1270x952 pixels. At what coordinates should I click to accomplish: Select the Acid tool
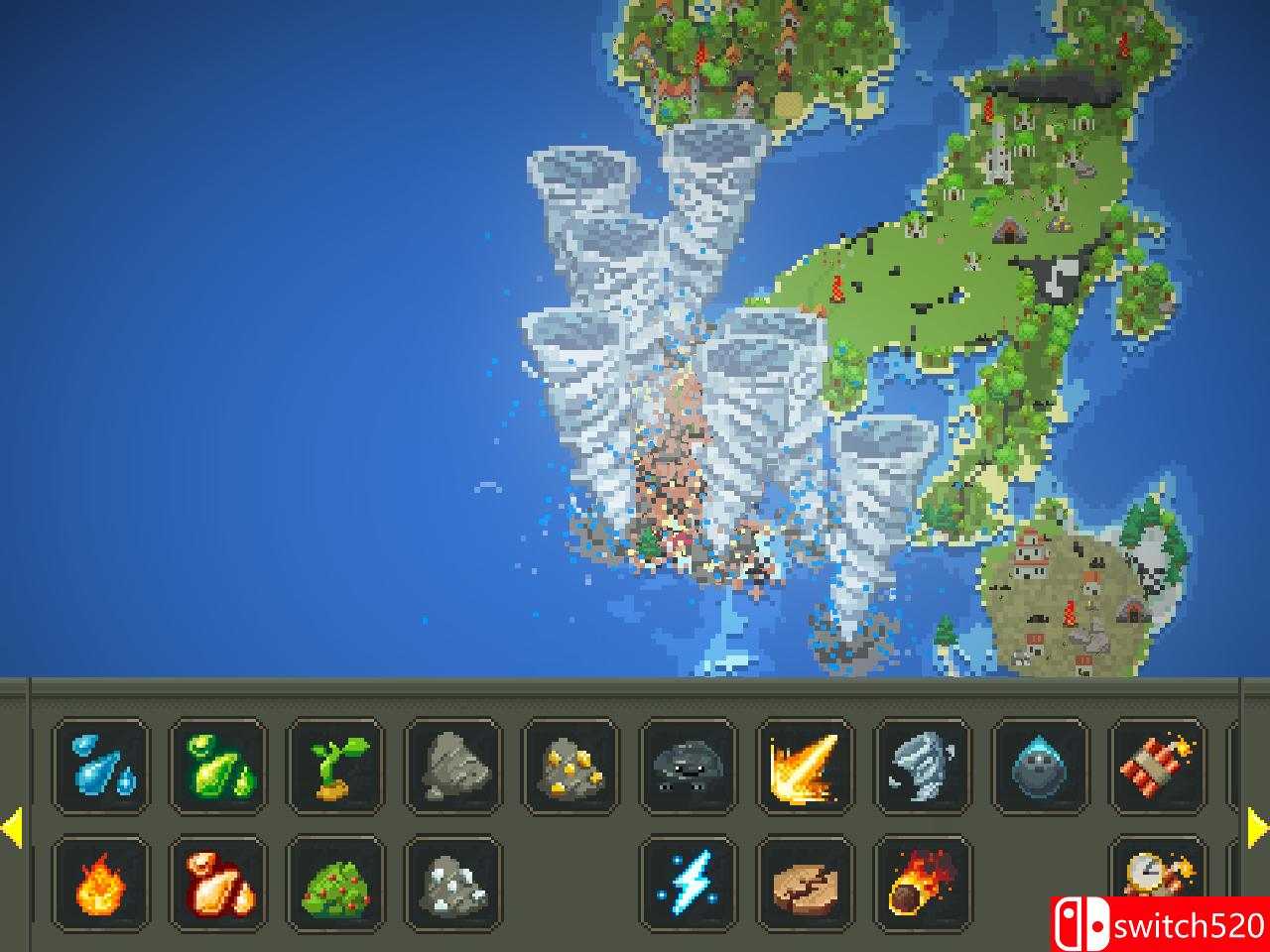[217, 766]
